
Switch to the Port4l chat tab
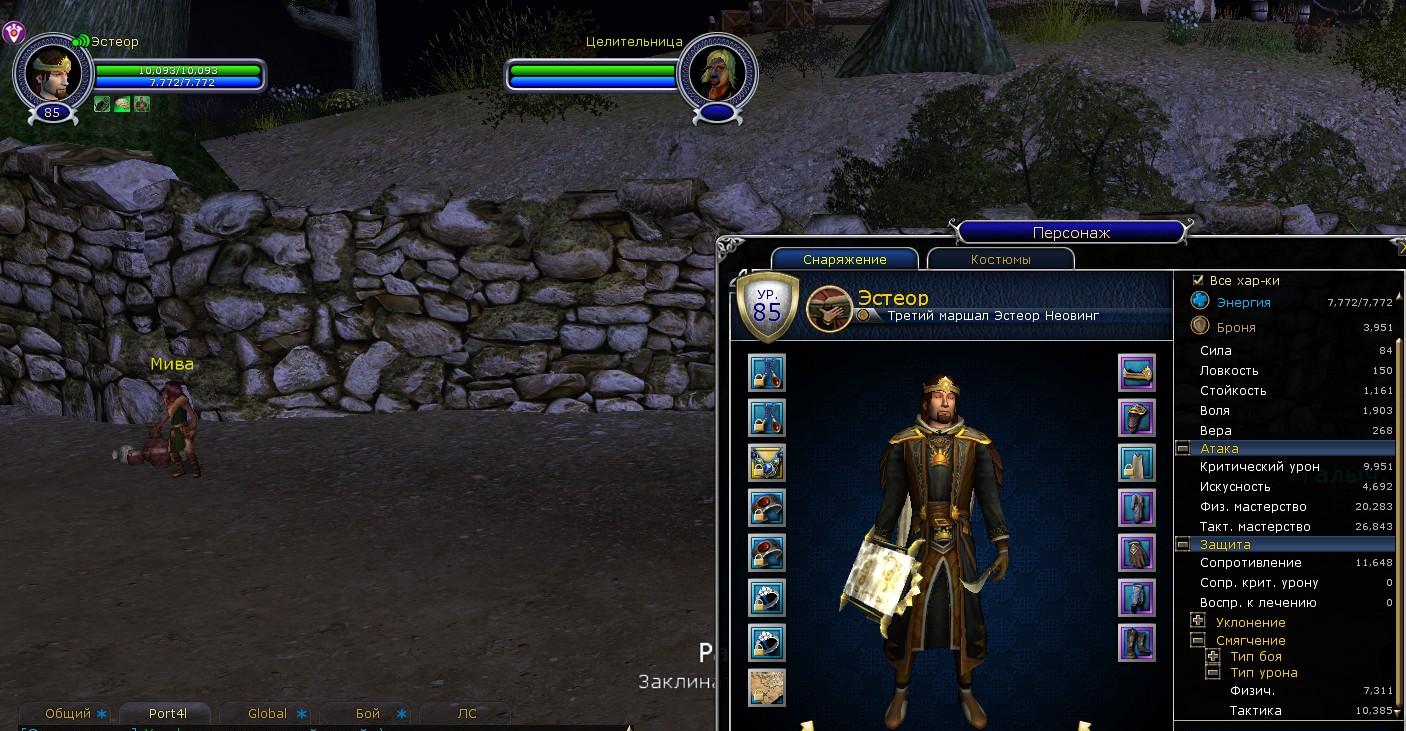(167, 714)
